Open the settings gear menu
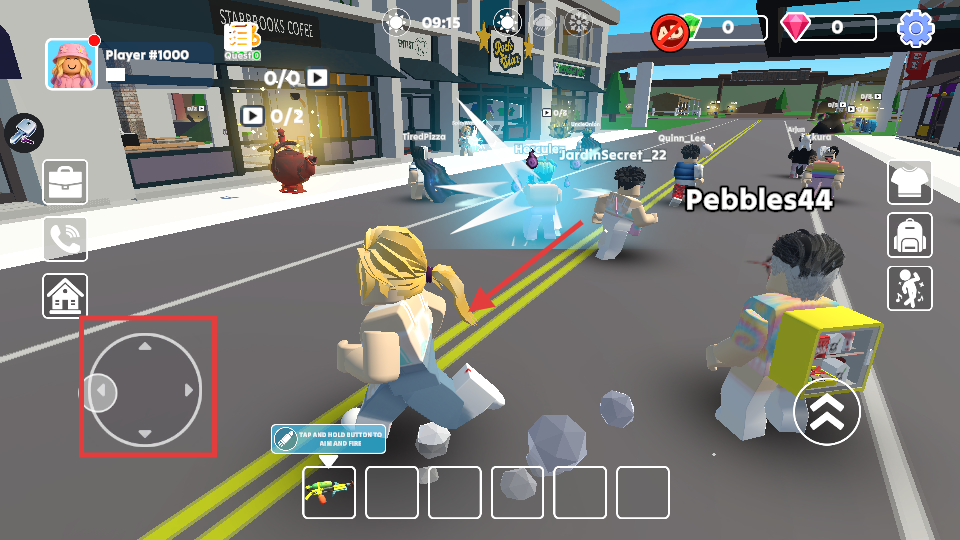 click(x=915, y=28)
